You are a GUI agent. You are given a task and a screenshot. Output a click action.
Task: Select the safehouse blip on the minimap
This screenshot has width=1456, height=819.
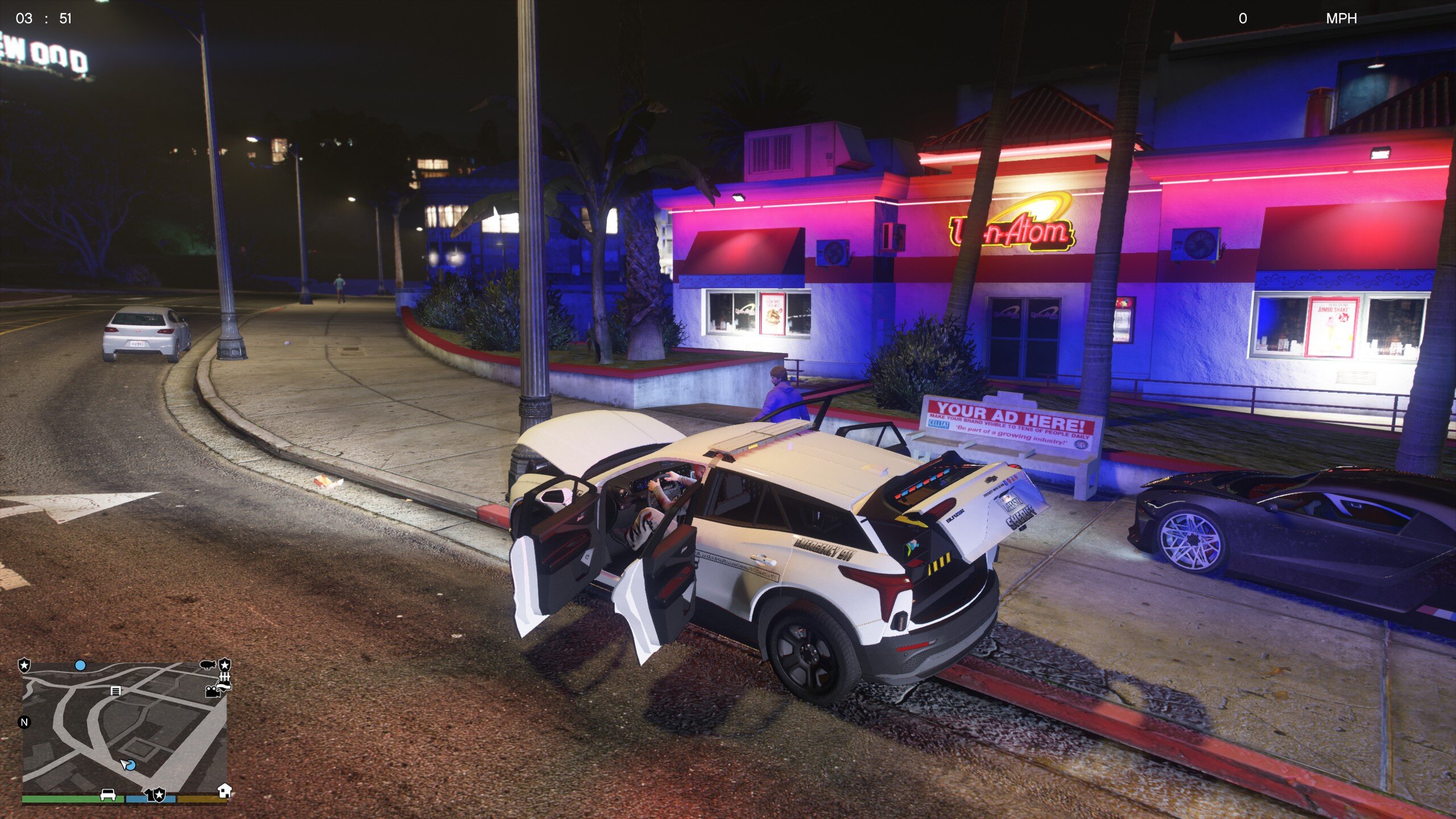(x=225, y=791)
